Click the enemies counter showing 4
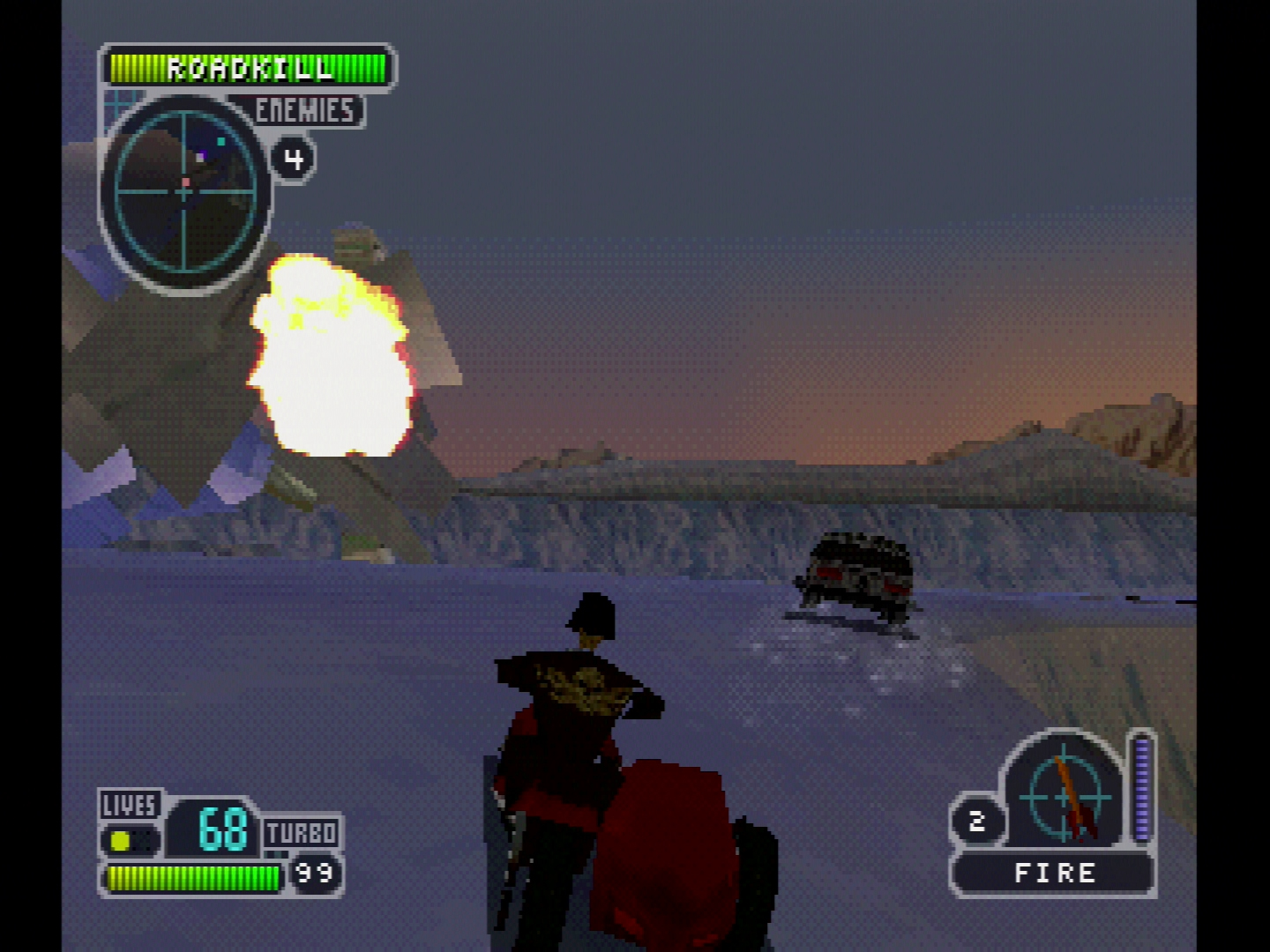 pyautogui.click(x=293, y=157)
